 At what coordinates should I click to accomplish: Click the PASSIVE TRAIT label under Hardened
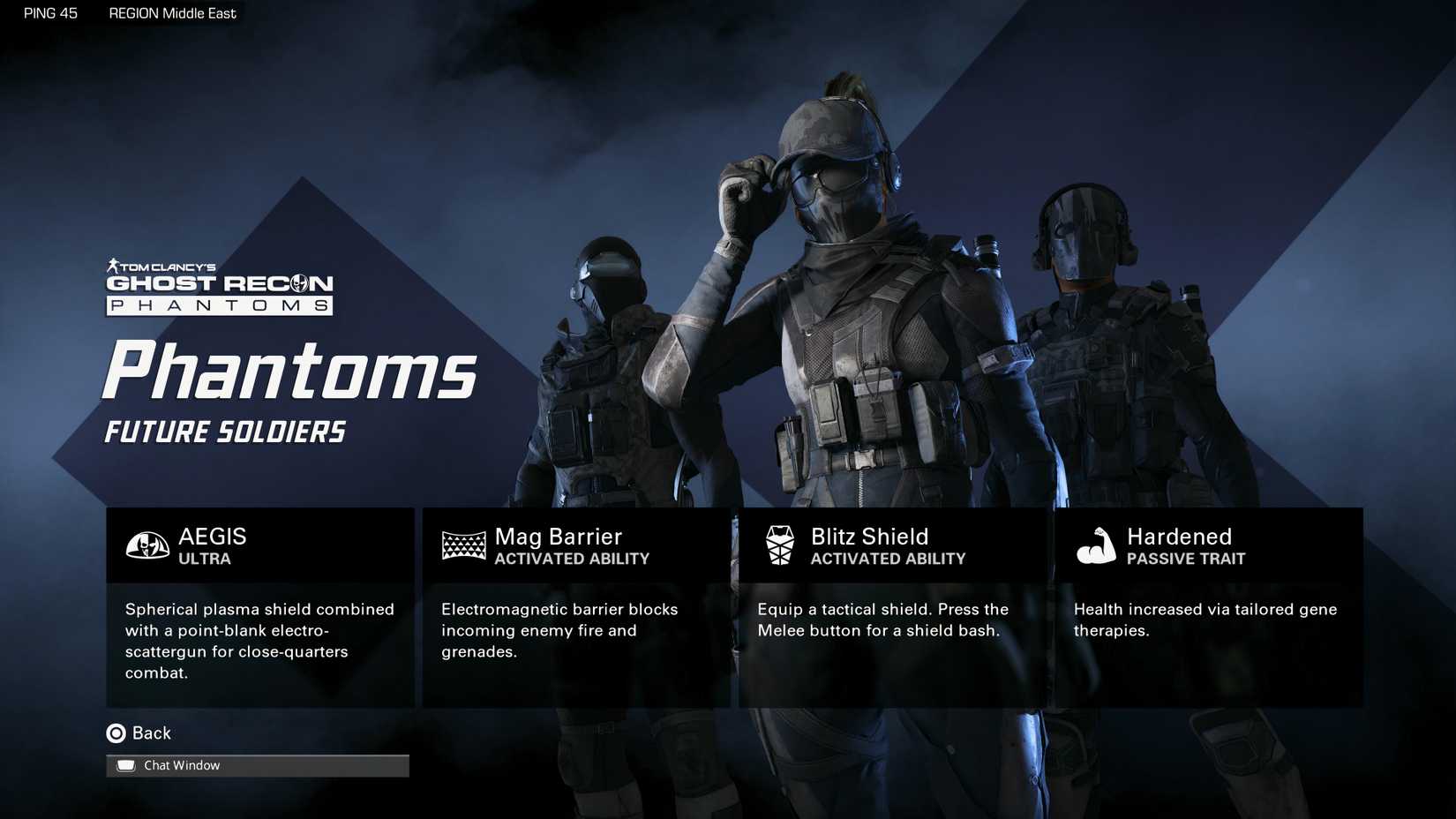pos(1186,559)
